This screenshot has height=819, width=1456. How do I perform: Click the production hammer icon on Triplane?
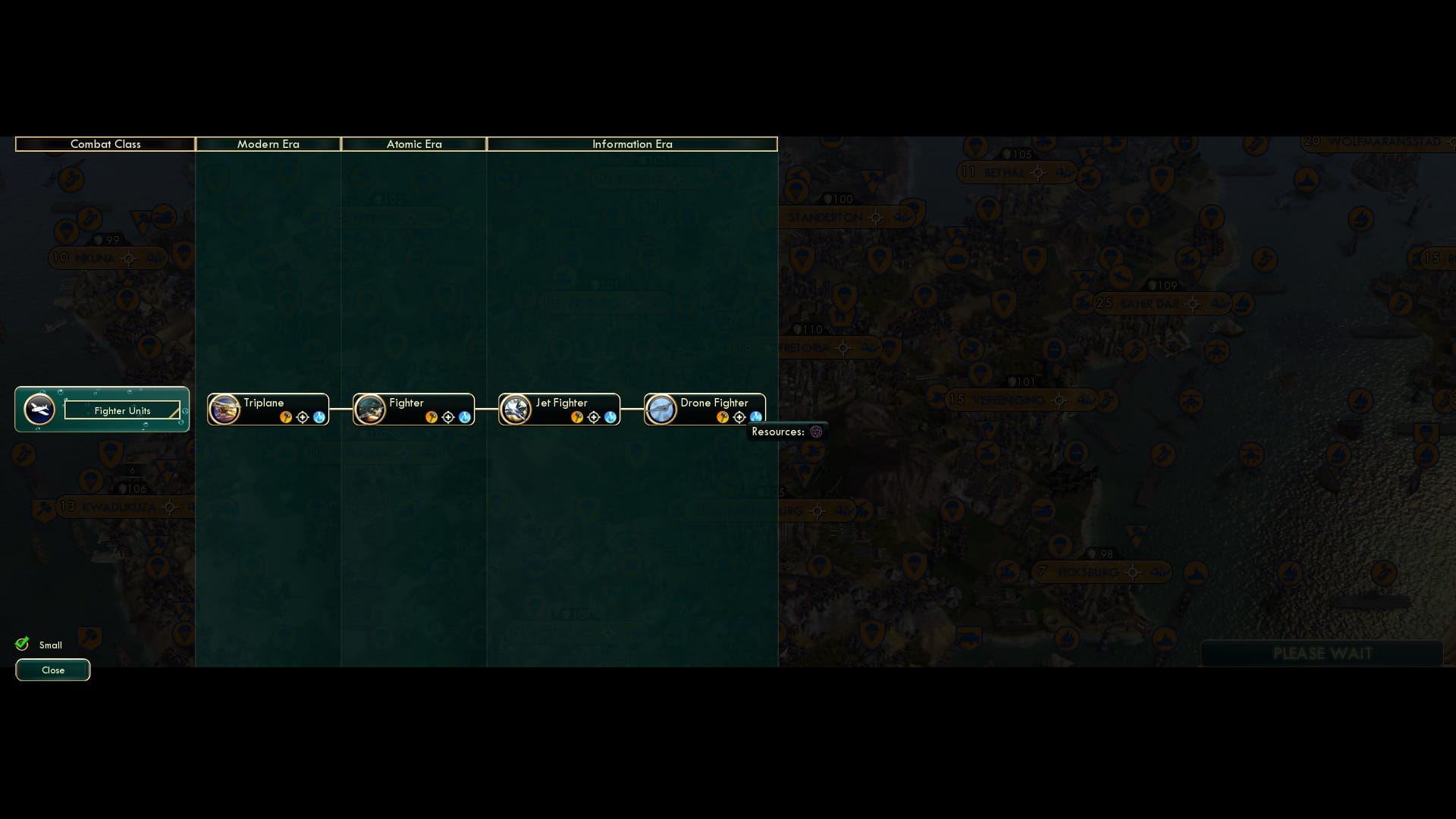tap(286, 416)
